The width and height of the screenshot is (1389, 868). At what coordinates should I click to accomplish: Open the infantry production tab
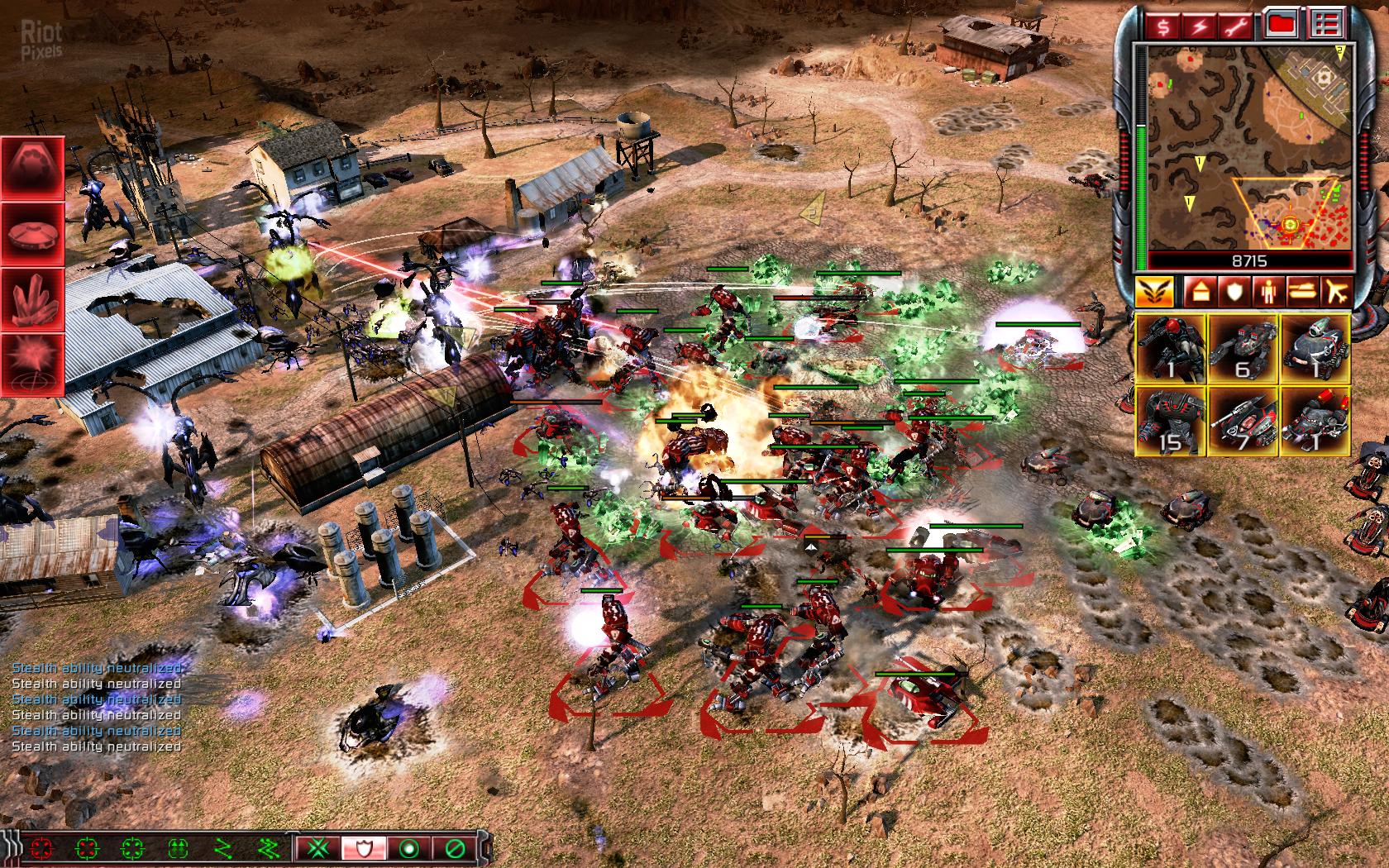1267,291
